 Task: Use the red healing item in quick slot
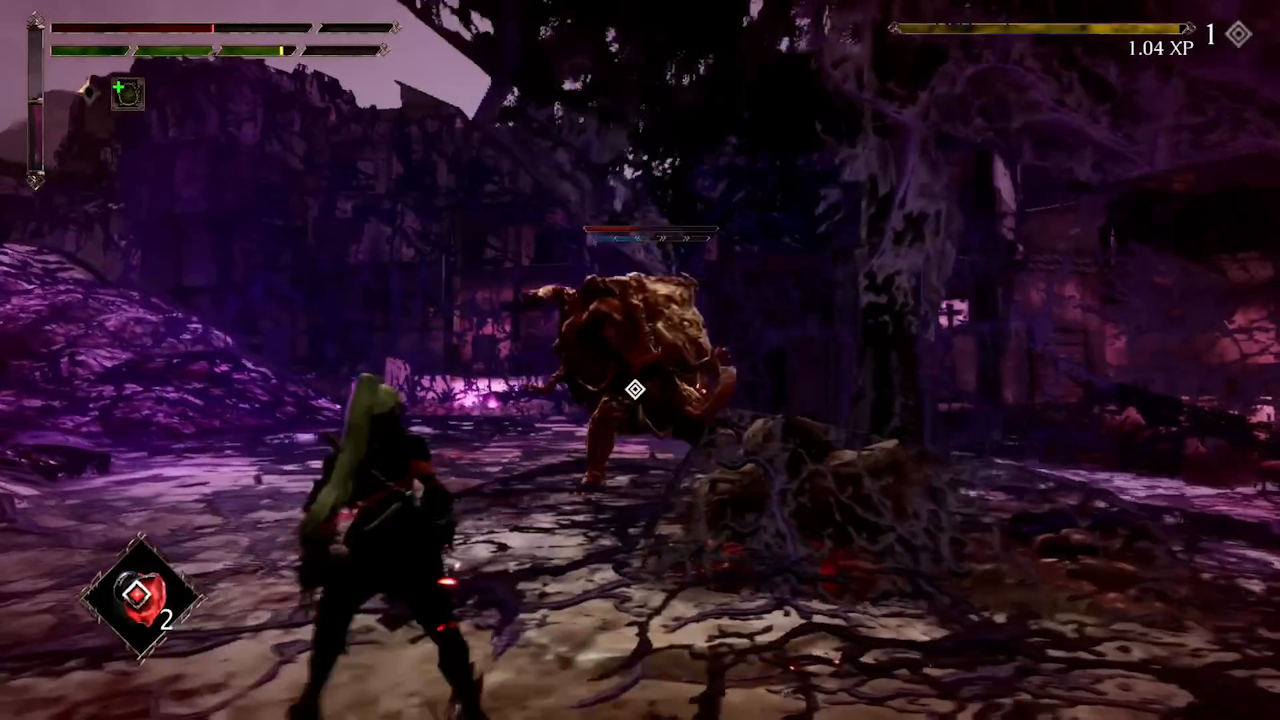point(140,598)
